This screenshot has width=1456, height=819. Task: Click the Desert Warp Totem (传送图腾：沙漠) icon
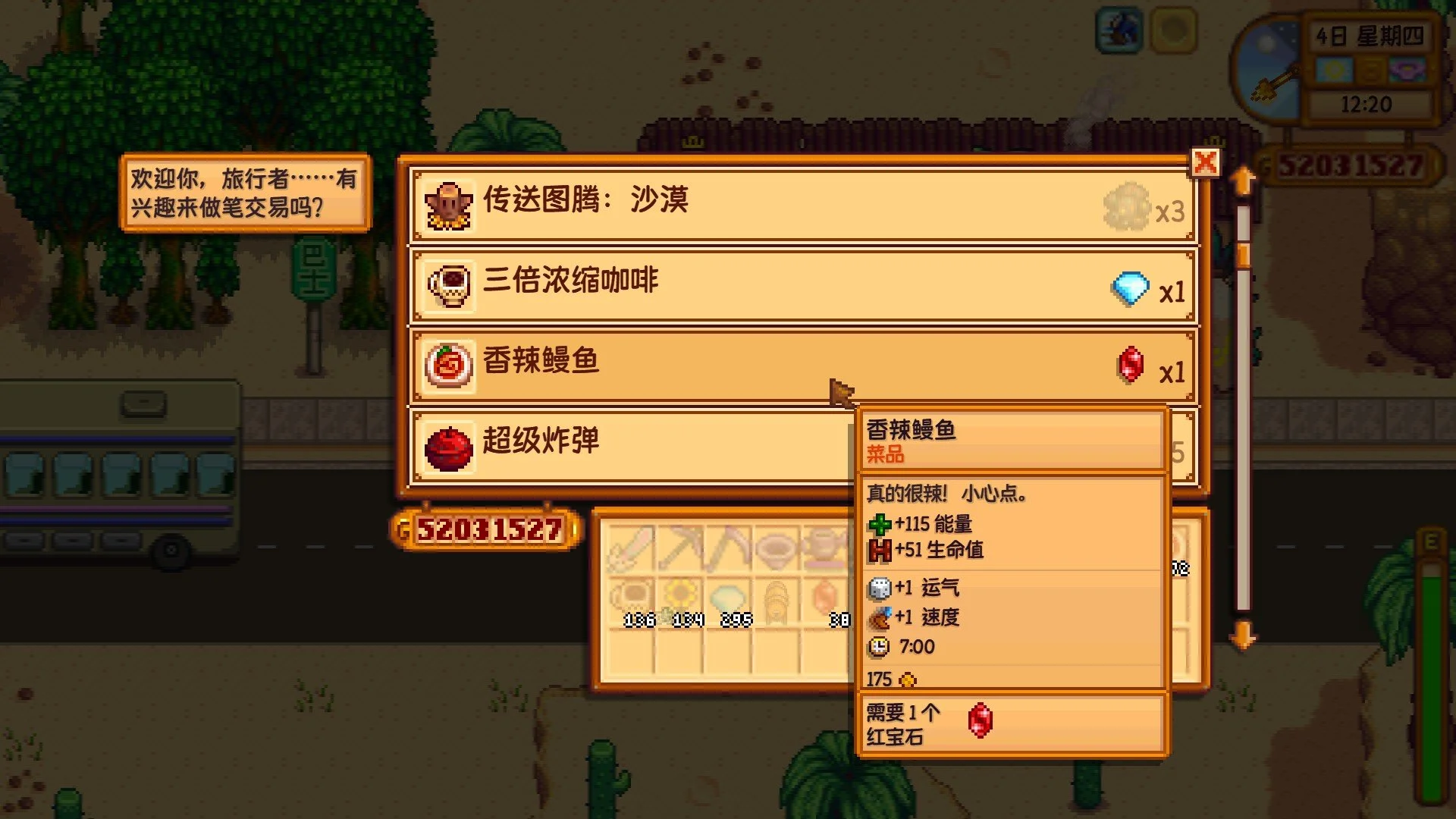point(449,205)
